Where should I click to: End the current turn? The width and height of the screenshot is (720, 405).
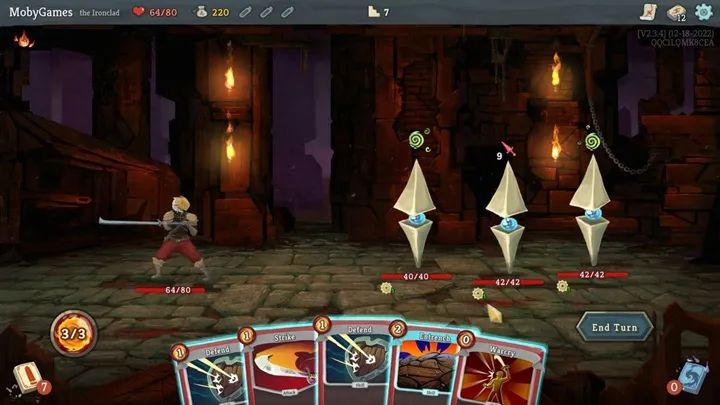(614, 327)
